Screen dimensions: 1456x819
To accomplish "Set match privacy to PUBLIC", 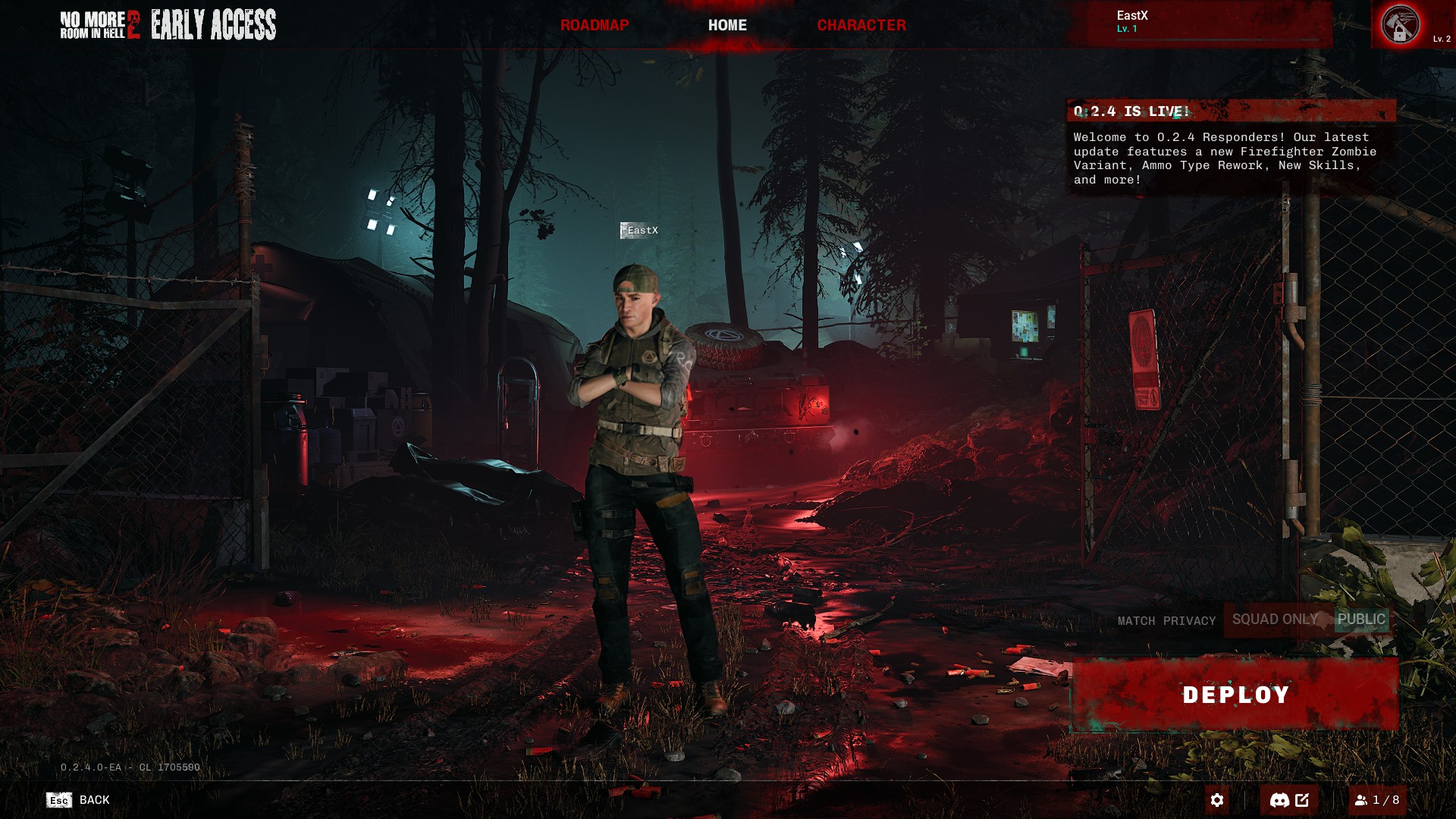I will (1361, 620).
